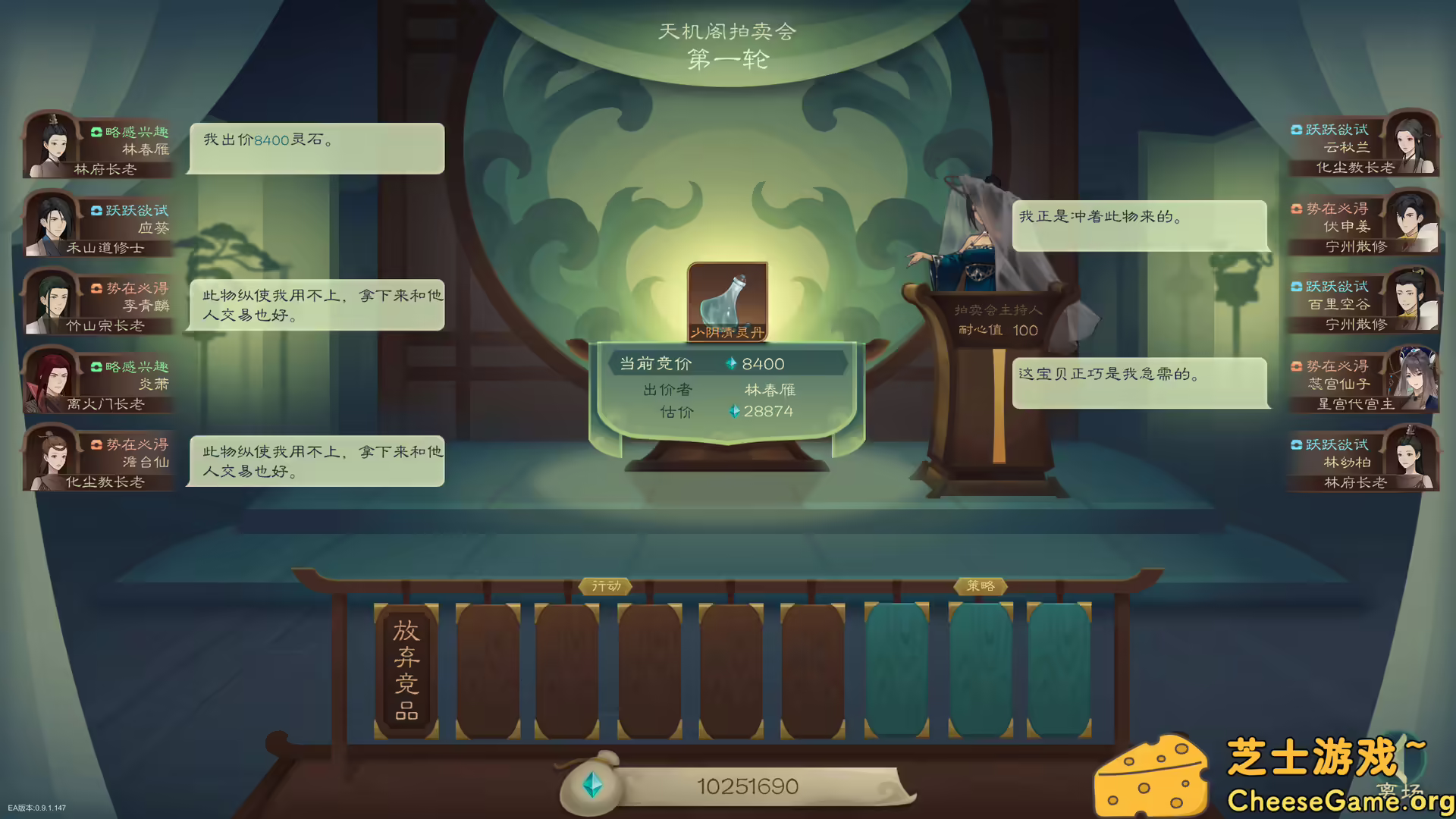Click the gem icon next to 当前竞价
This screenshot has width=1456, height=819.
pos(733,364)
